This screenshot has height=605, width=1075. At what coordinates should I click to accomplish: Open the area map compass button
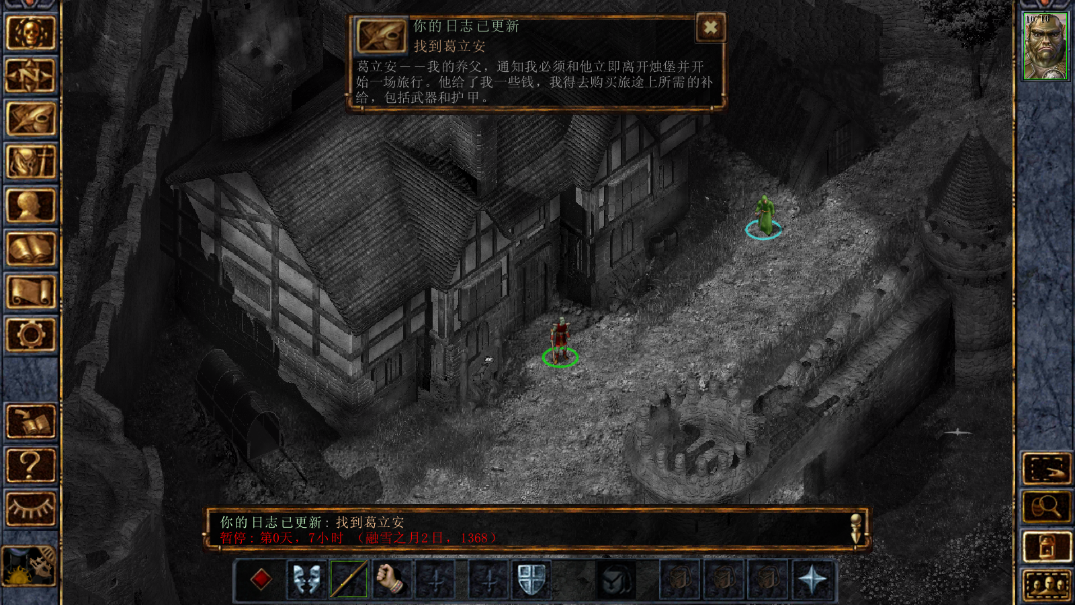[31, 76]
